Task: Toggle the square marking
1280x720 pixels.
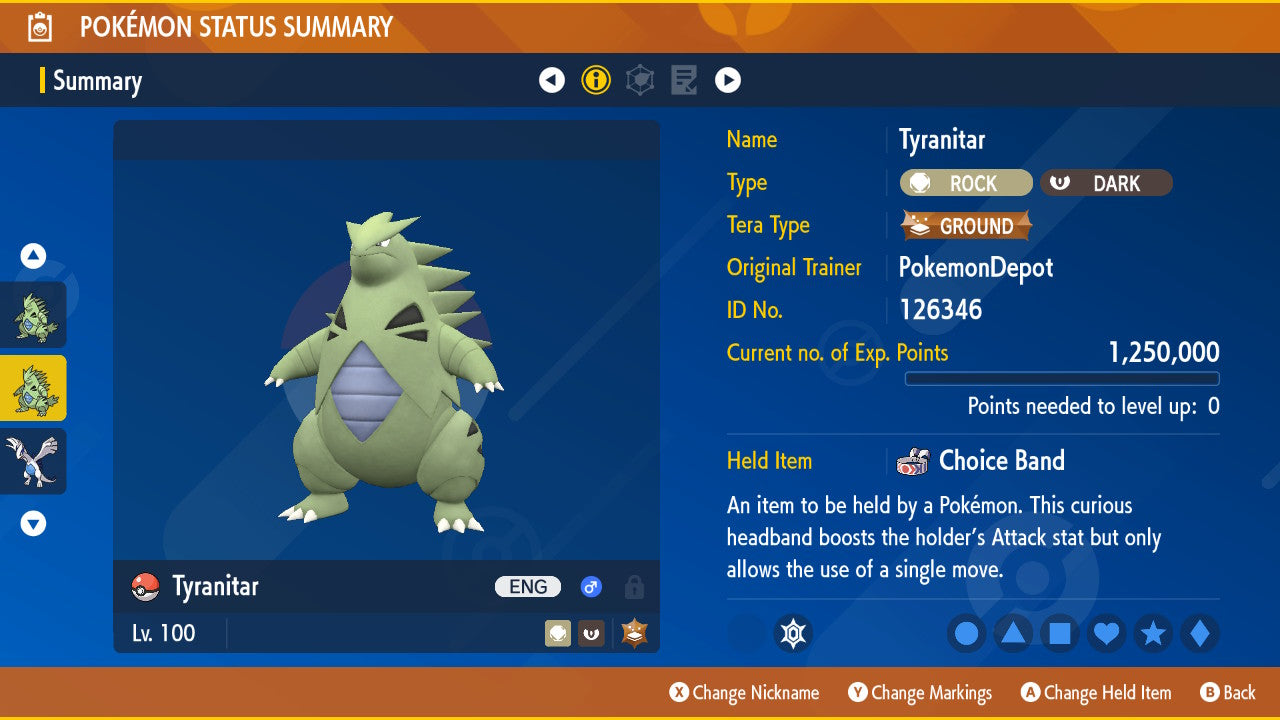Action: (x=1060, y=633)
